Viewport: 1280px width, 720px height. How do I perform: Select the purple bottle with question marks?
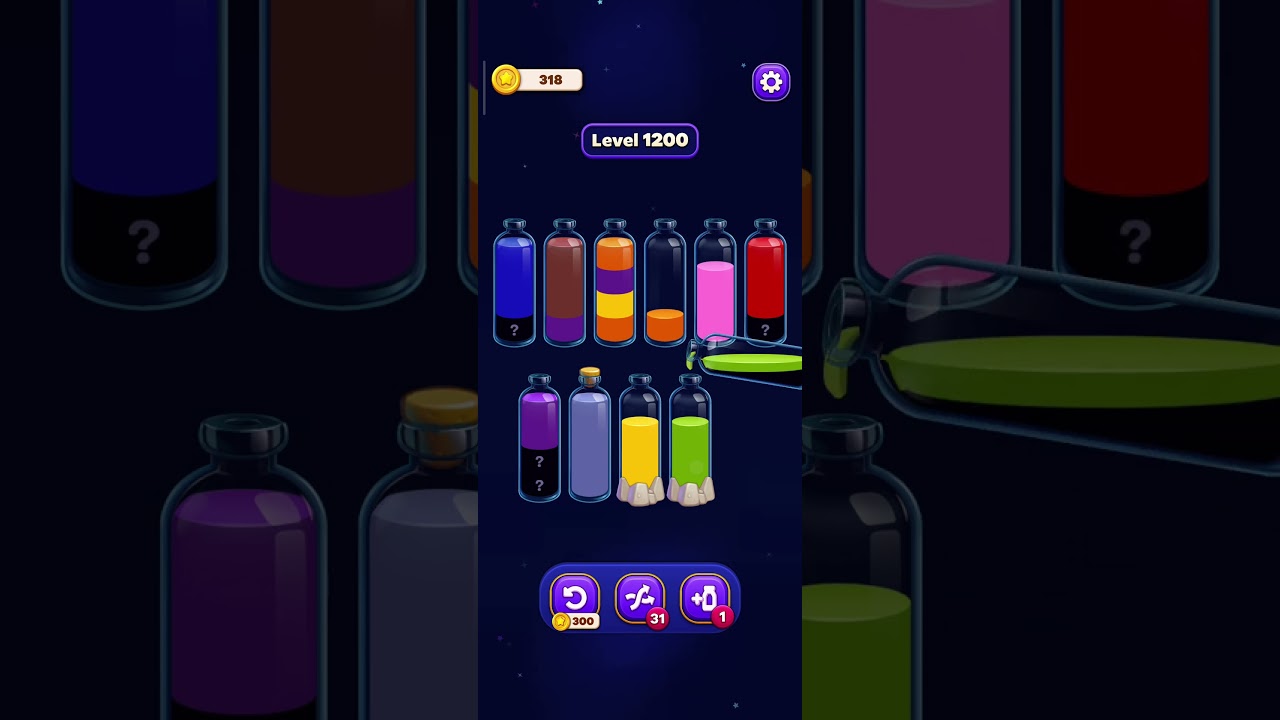coord(541,440)
